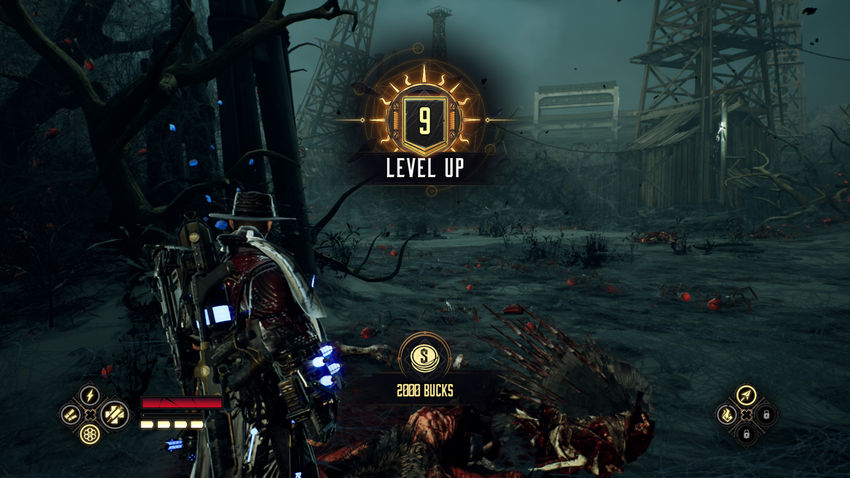Activate the lightning bolt ability icon
Screen dimensions: 850x478
tap(90, 395)
